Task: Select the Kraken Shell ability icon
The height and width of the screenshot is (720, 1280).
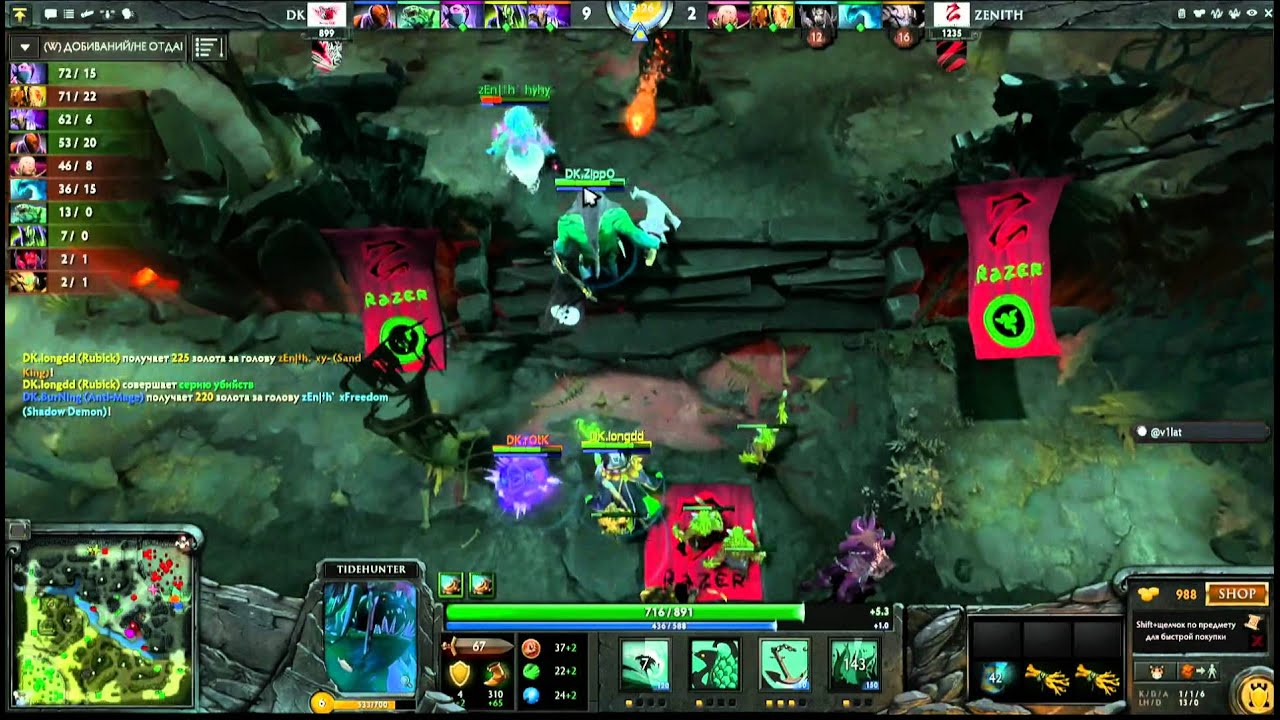Action: coord(714,663)
